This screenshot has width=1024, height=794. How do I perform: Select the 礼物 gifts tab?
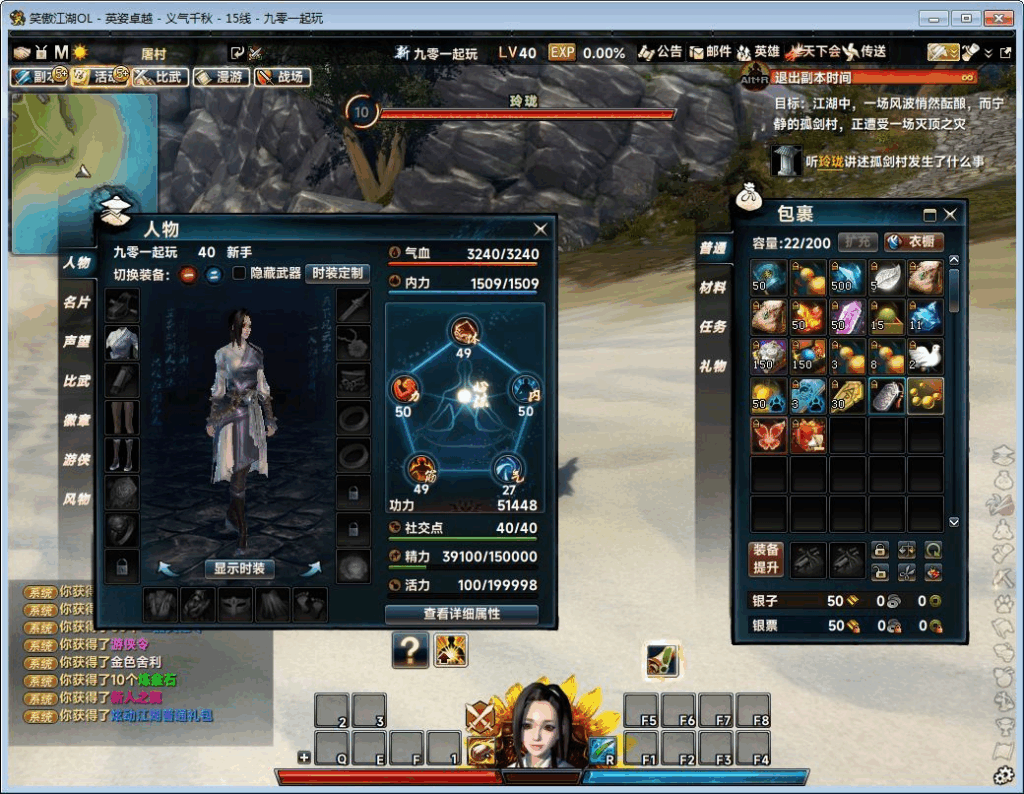pos(713,366)
